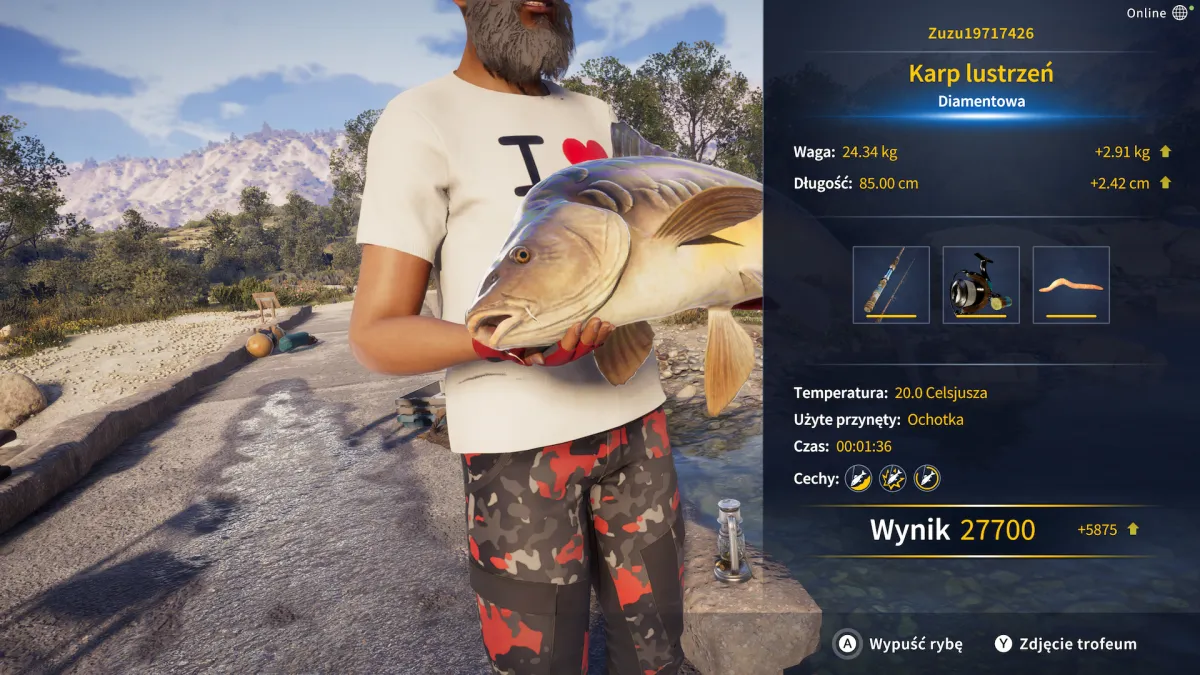This screenshot has width=1200, height=675.
Task: Select the fishing rod equipment slot
Action: tap(891, 285)
